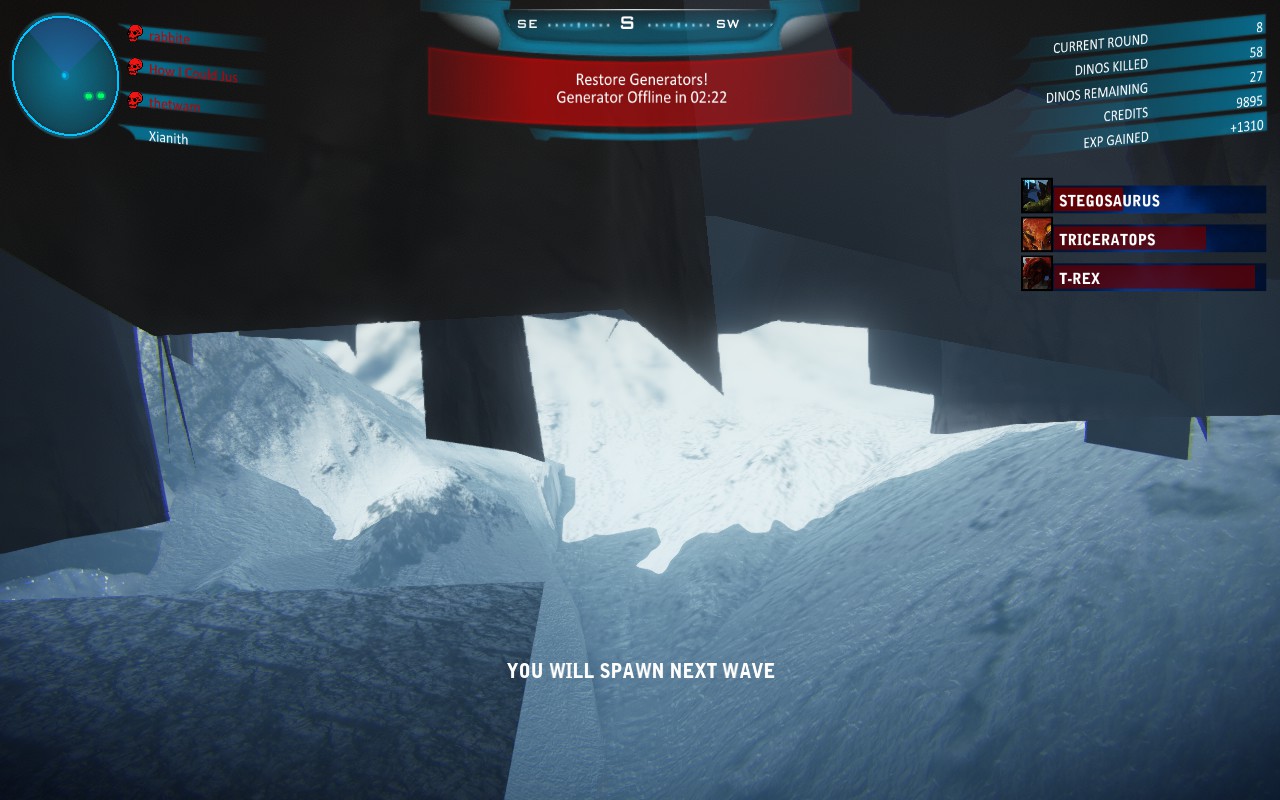This screenshot has height=800, width=1280.
Task: Select the Triceratops portrait icon
Action: [x=1036, y=235]
